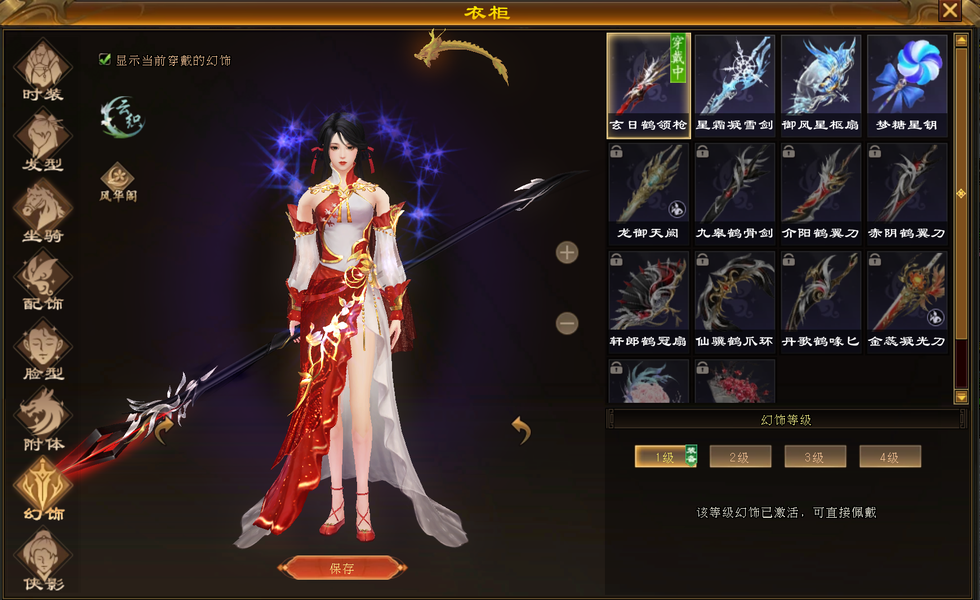This screenshot has height=600, width=980.
Task: Select the 星霜凝雪剑 weapon skin
Action: coord(734,84)
